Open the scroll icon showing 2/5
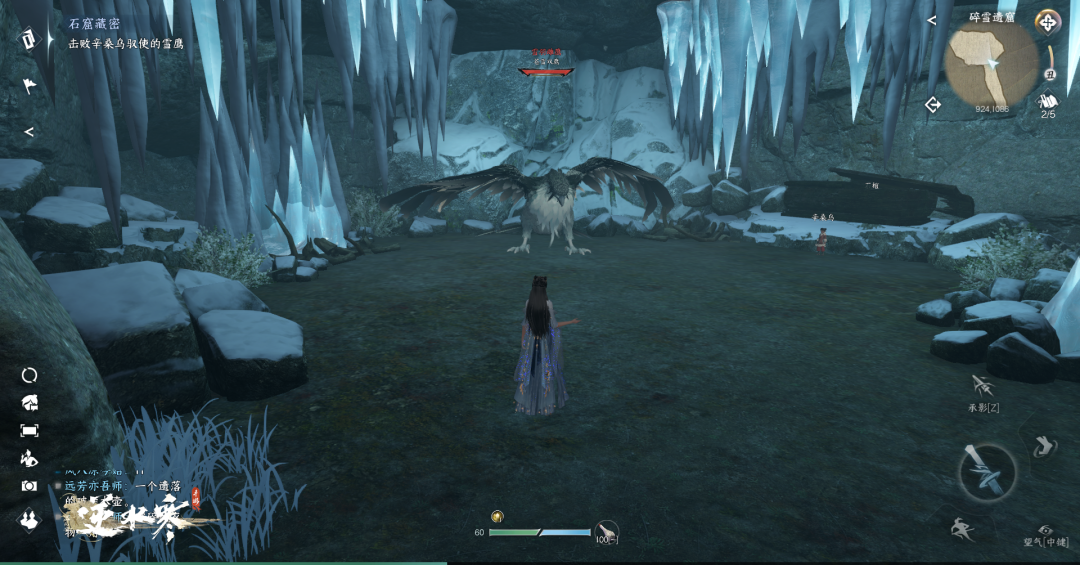Viewport: 1080px width, 565px height. 1048,102
